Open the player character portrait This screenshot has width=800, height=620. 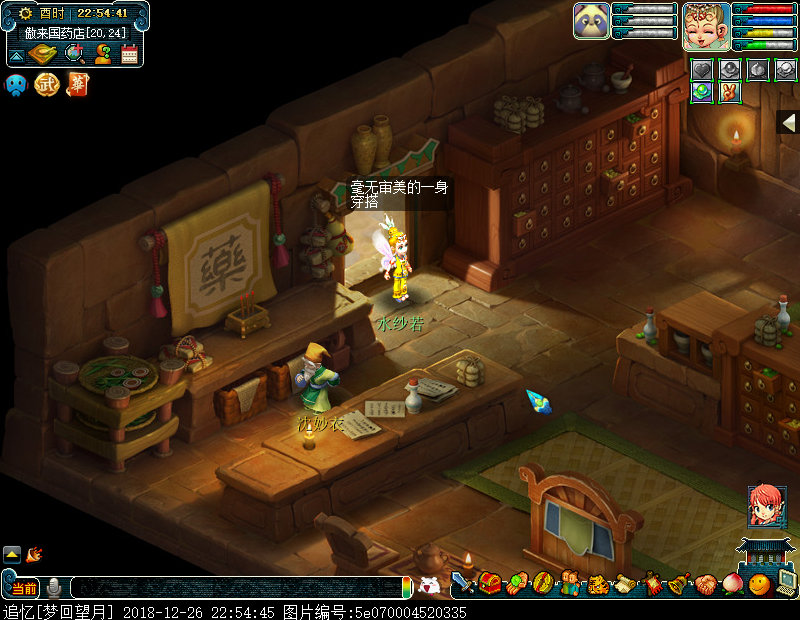(705, 25)
